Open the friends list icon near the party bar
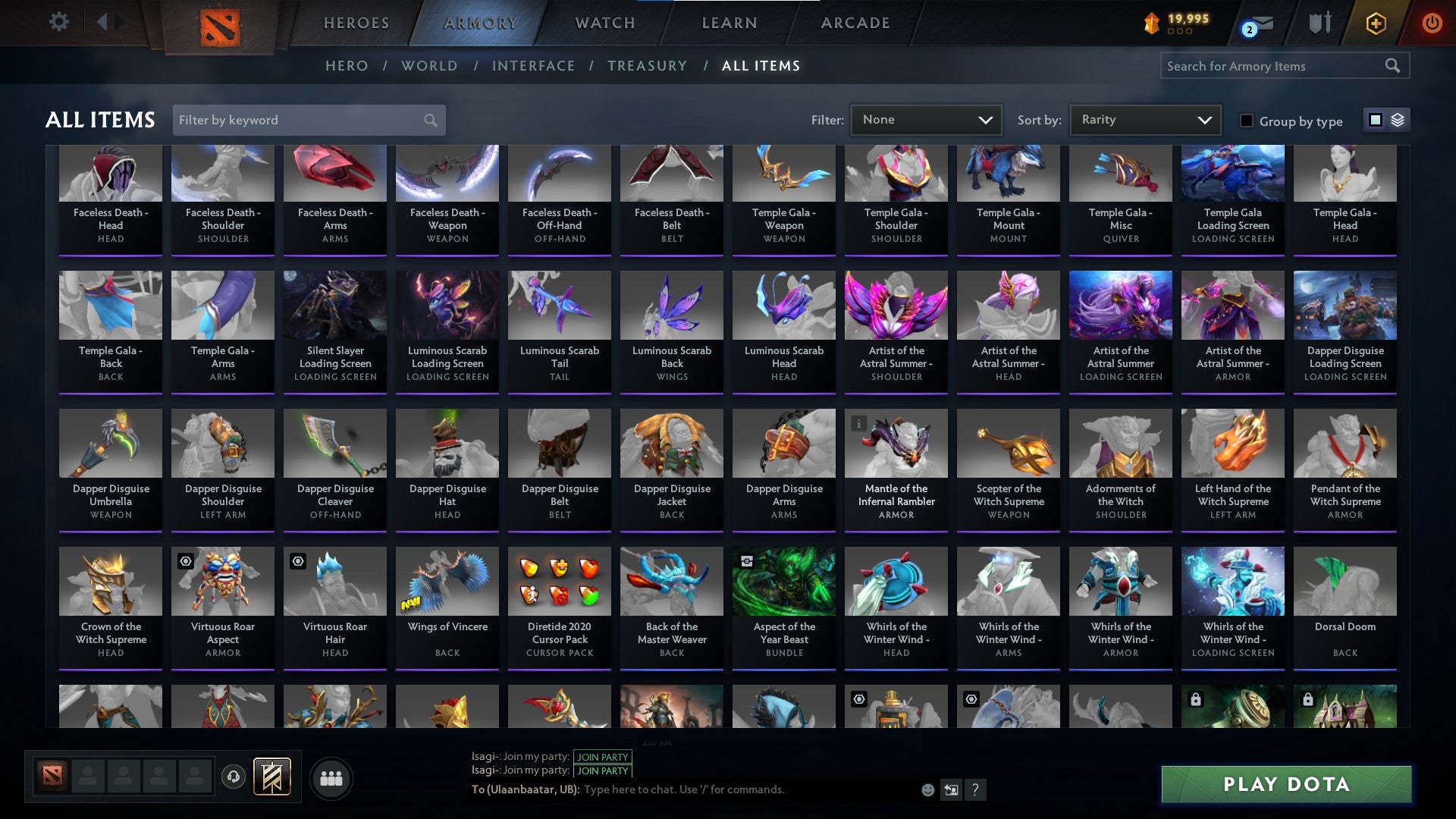This screenshot has height=819, width=1456. (330, 777)
